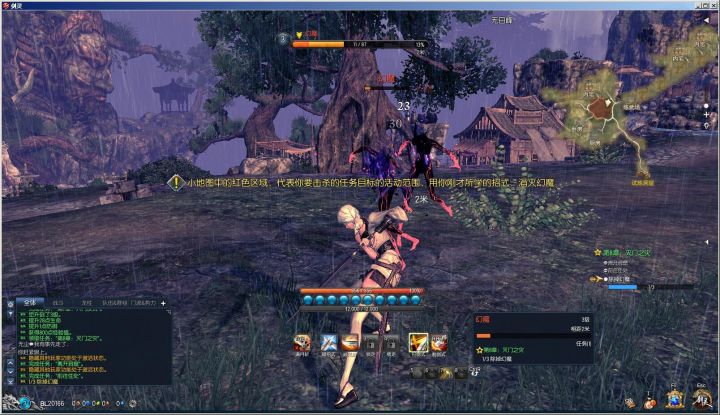This screenshot has height=415, width=720.
Task: Switch to the 全体 chat tab
Action: point(29,301)
